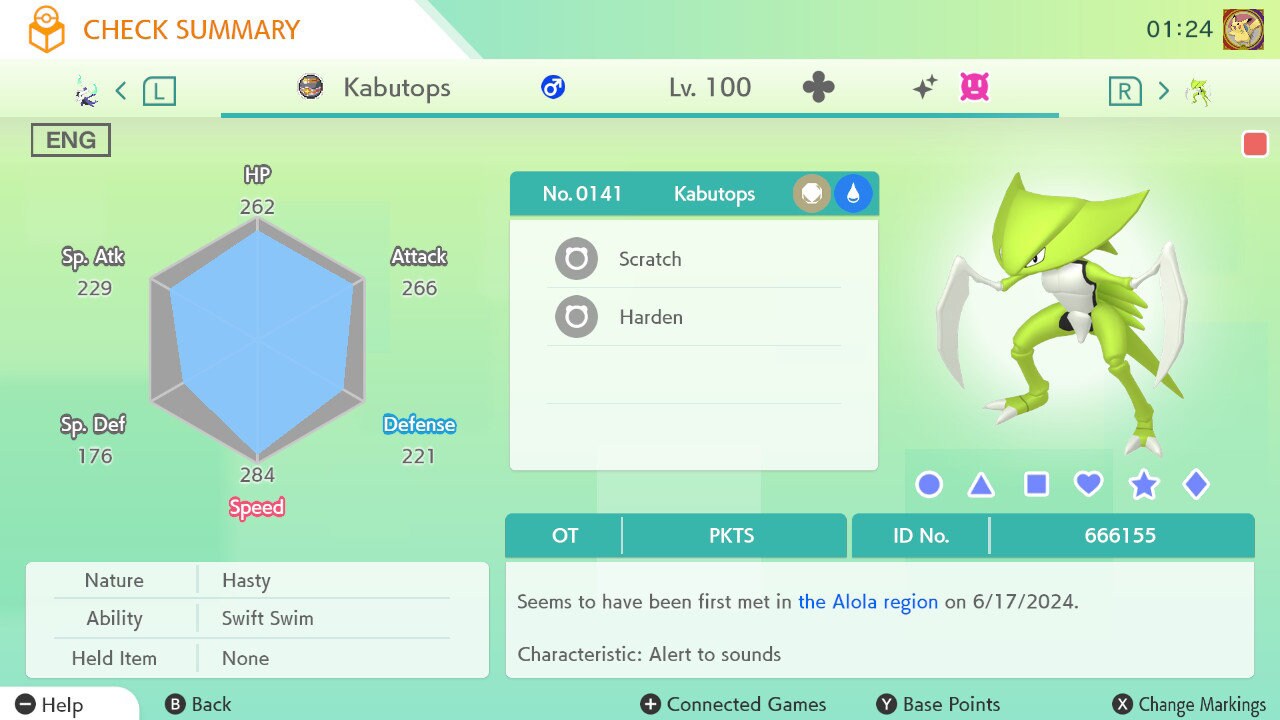The image size is (1280, 720).
Task: Select the Scratch move row
Action: click(694, 259)
